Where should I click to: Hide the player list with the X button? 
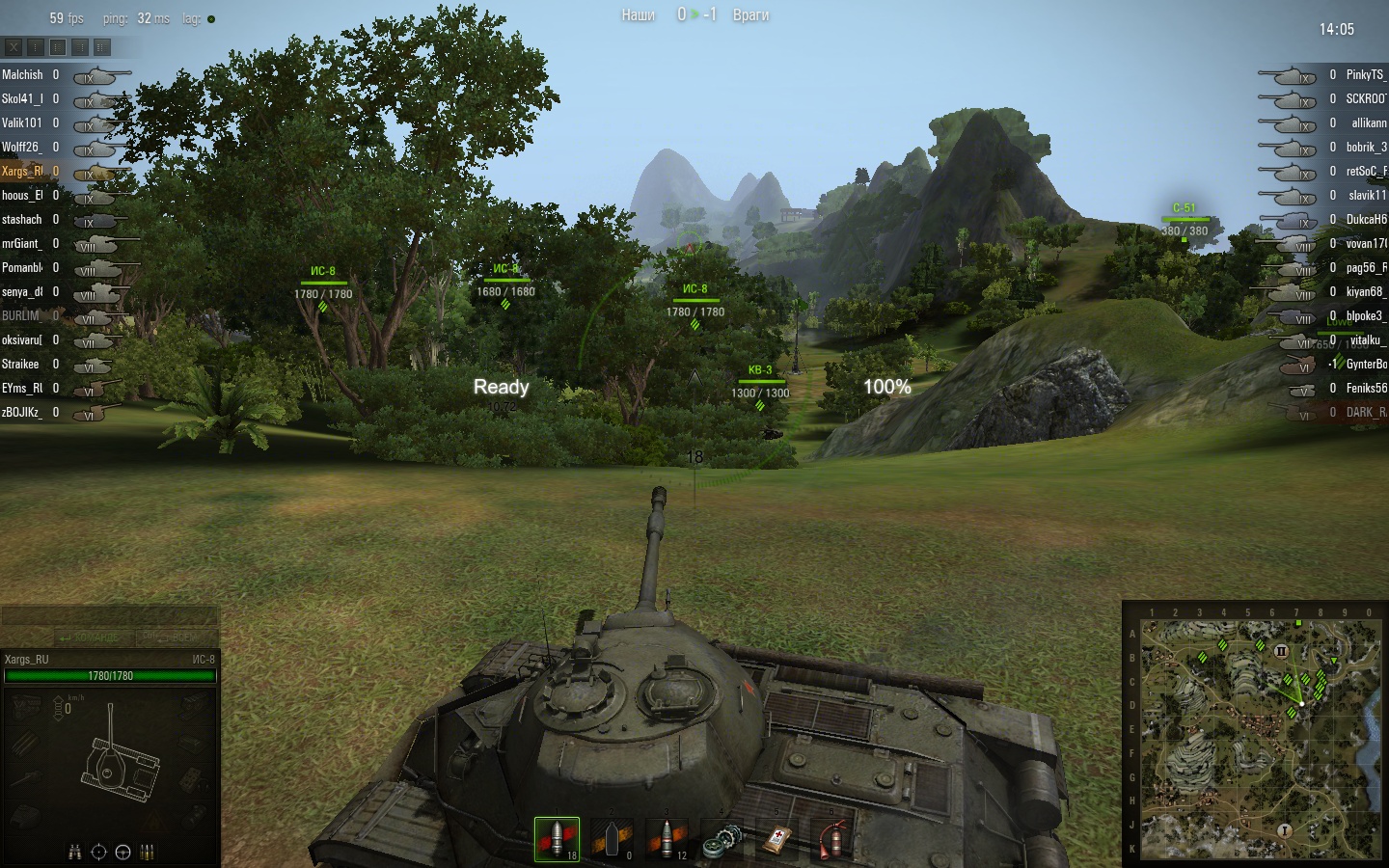click(14, 46)
